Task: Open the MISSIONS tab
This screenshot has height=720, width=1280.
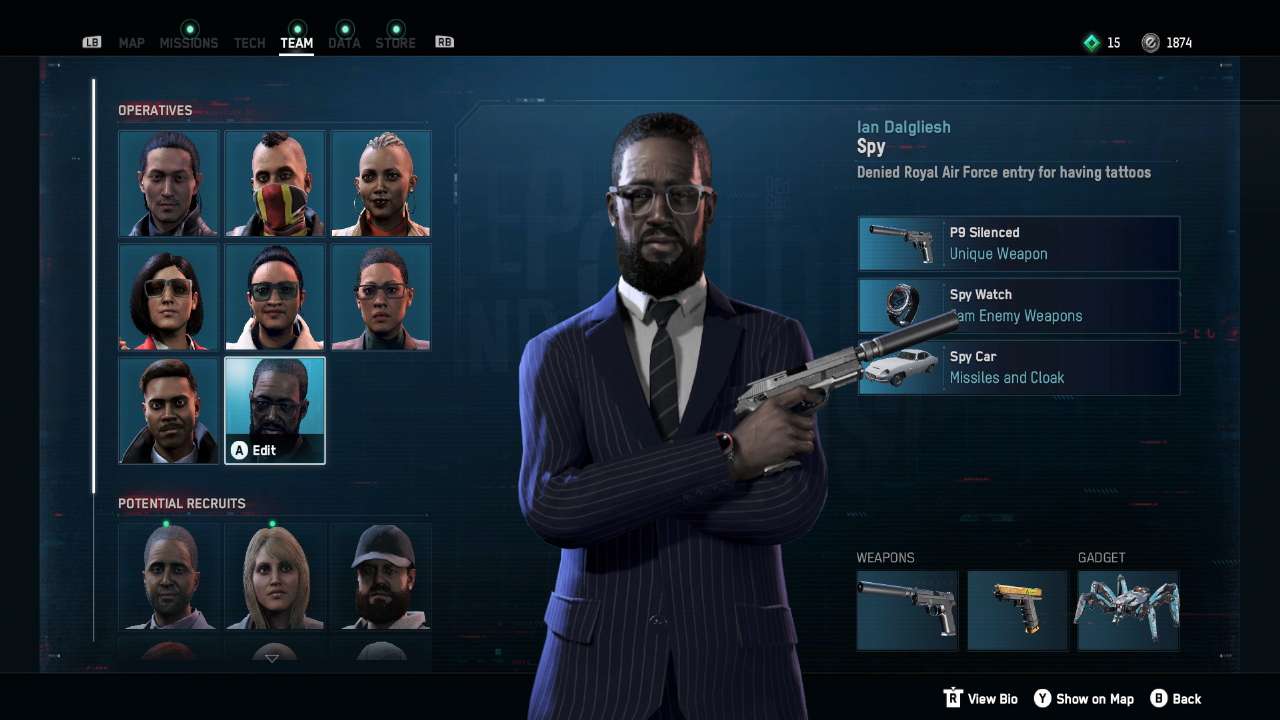Action: point(189,43)
